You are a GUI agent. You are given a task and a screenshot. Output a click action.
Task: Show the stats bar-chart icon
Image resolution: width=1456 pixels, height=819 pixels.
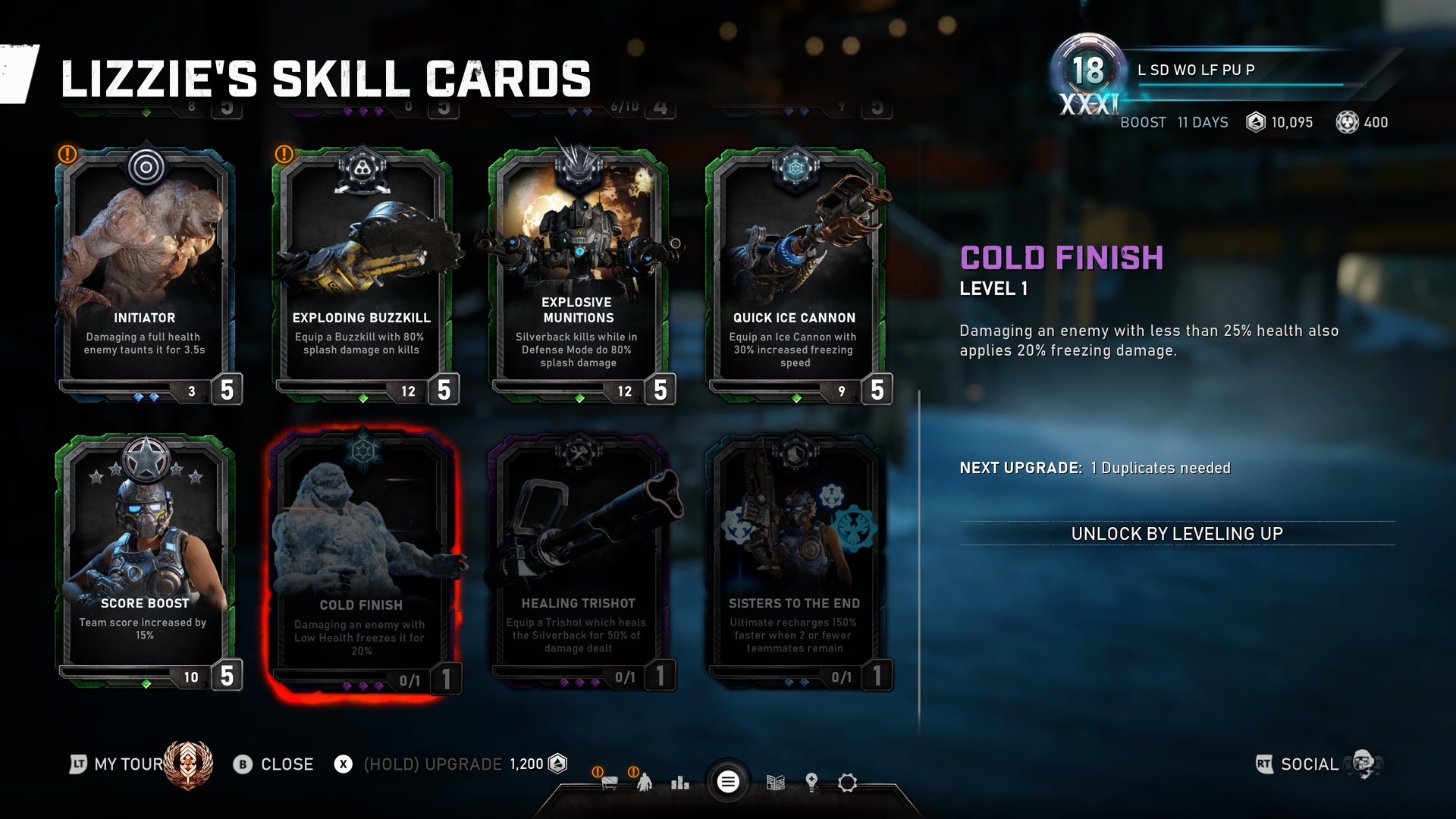point(680,782)
